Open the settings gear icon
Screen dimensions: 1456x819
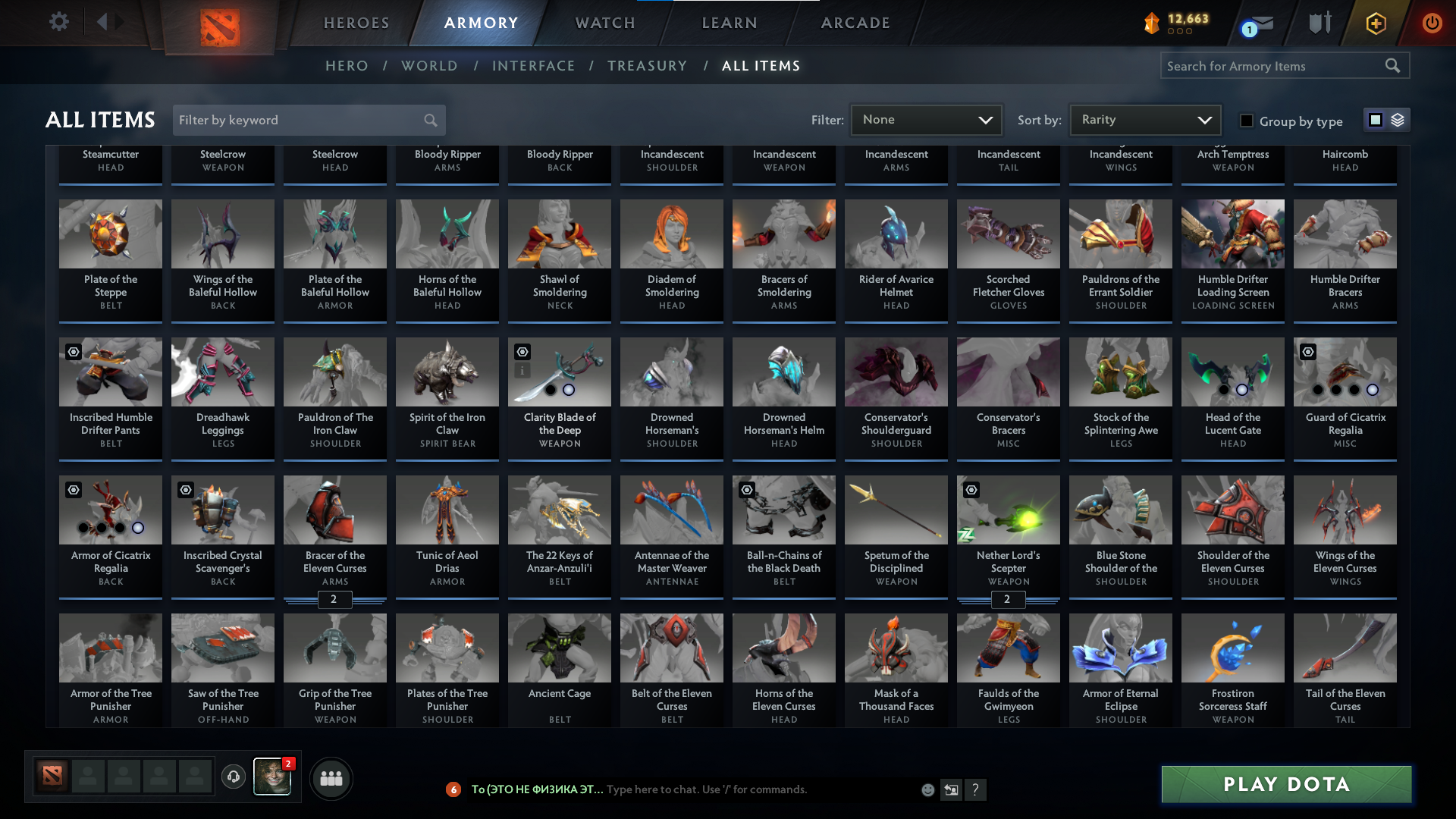click(59, 21)
